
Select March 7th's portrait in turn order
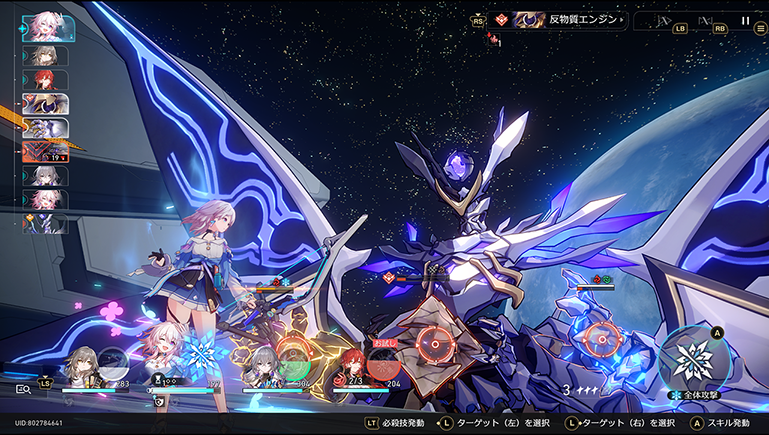pyautogui.click(x=43, y=28)
